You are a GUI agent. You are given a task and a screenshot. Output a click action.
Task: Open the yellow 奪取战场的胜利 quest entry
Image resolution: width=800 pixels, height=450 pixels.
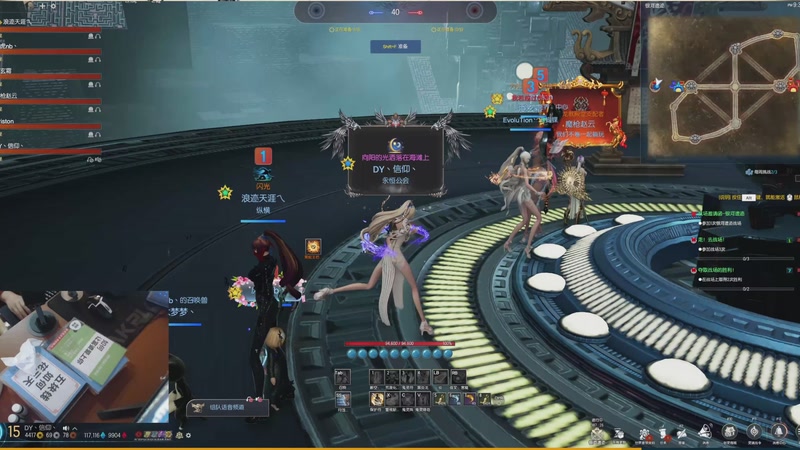(x=717, y=269)
